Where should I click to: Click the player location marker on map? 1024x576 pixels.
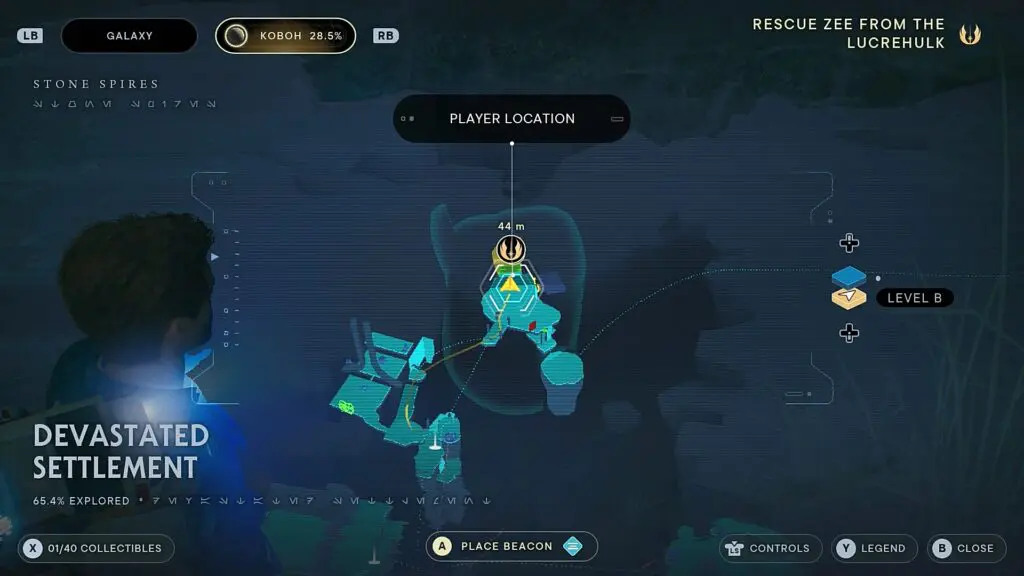[x=511, y=249]
